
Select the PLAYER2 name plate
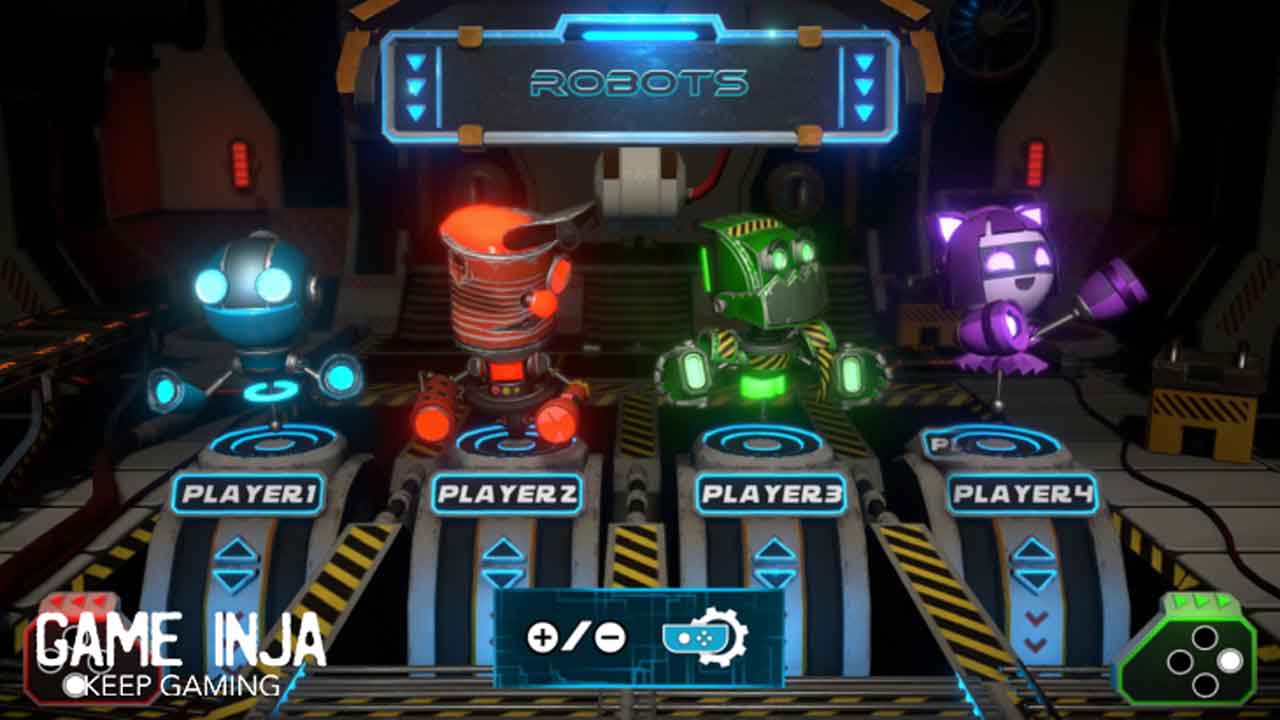tap(507, 494)
